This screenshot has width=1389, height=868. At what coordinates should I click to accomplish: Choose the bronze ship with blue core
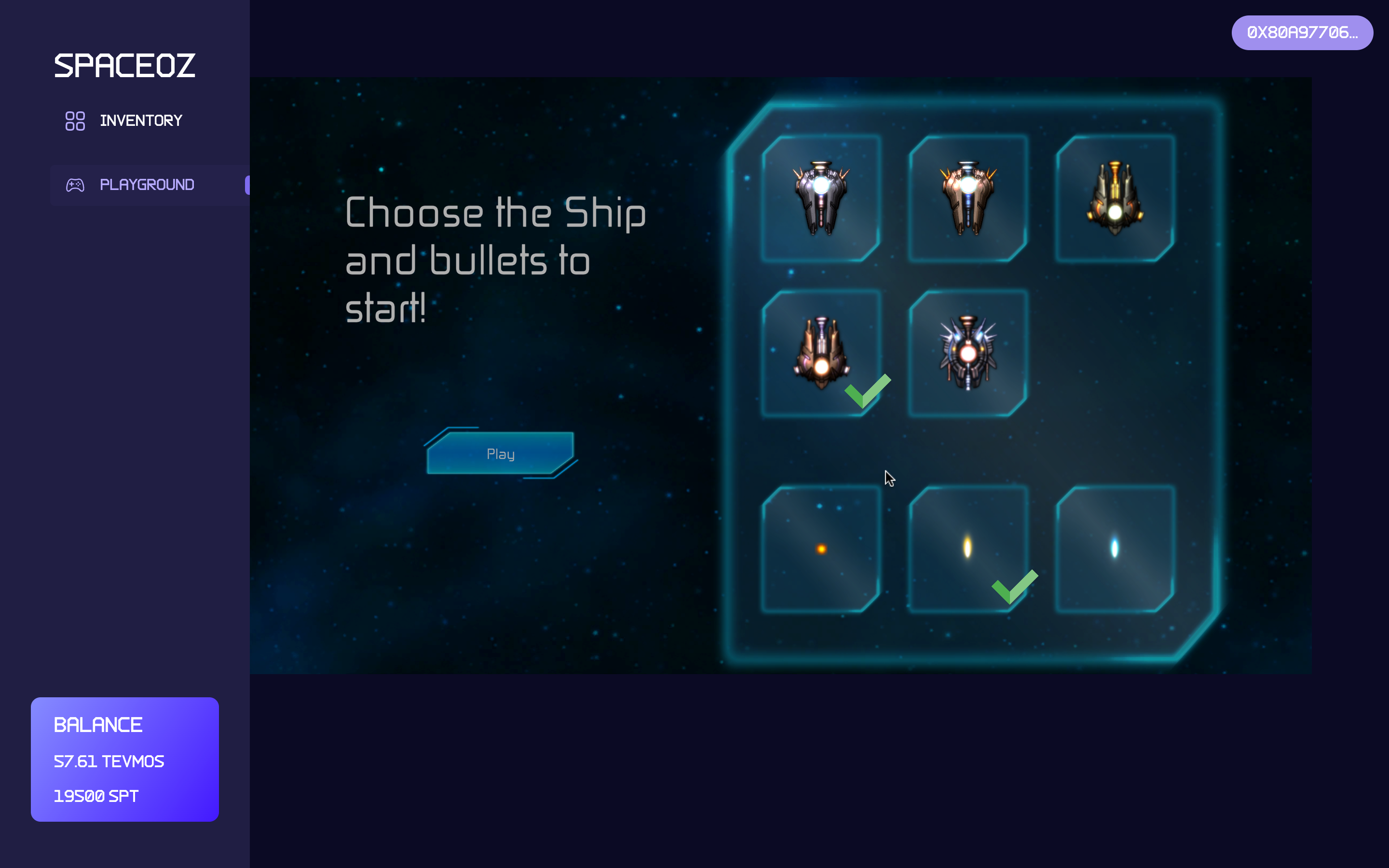[x=967, y=198]
